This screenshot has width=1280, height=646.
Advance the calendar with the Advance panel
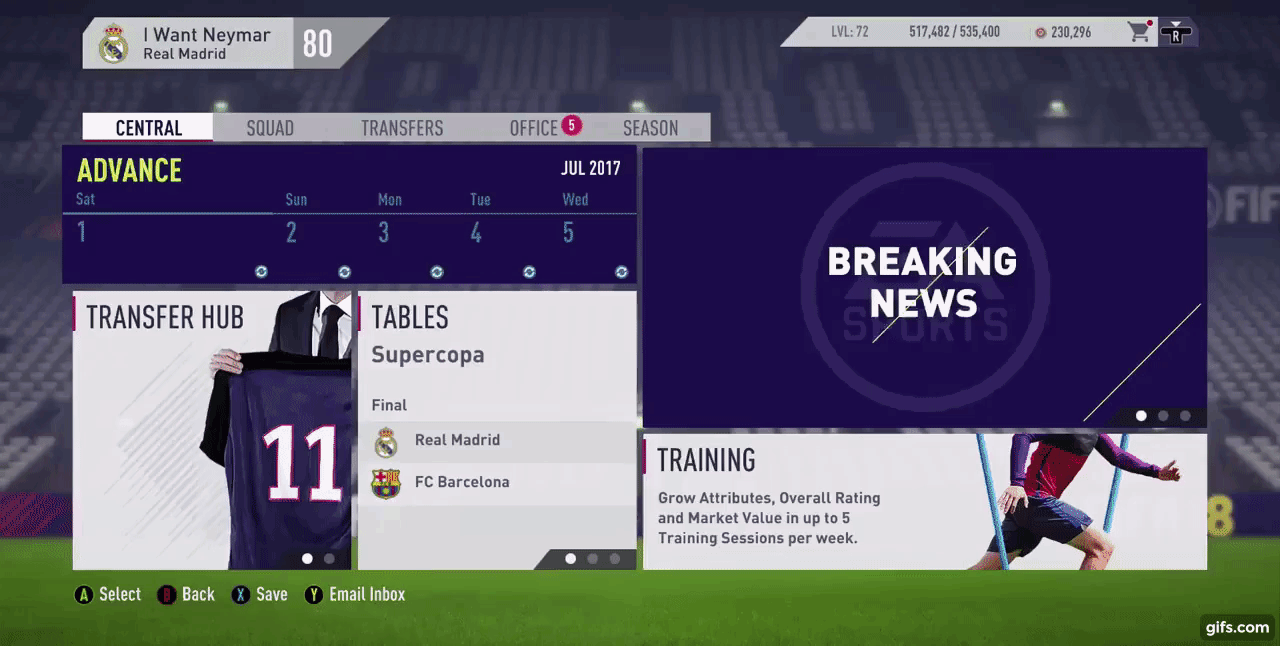129,171
